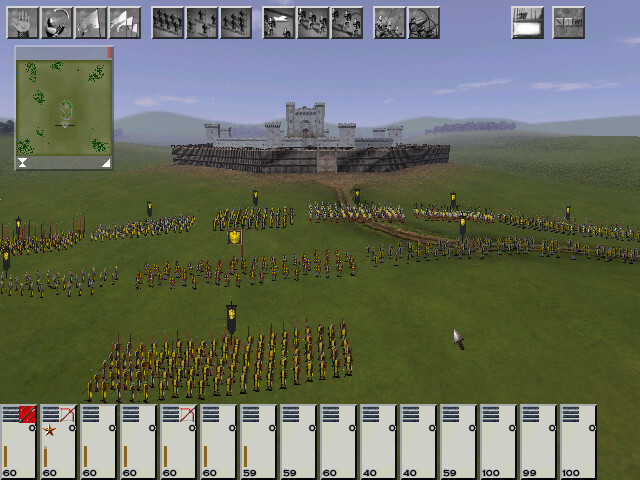Close the minimap with its red button
The image size is (640, 480).
tap(109, 52)
